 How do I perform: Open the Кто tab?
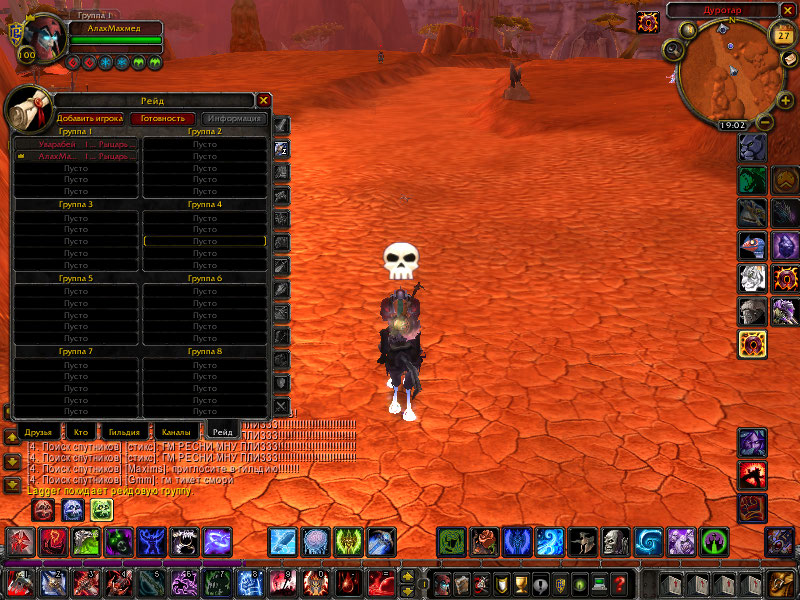tap(81, 432)
